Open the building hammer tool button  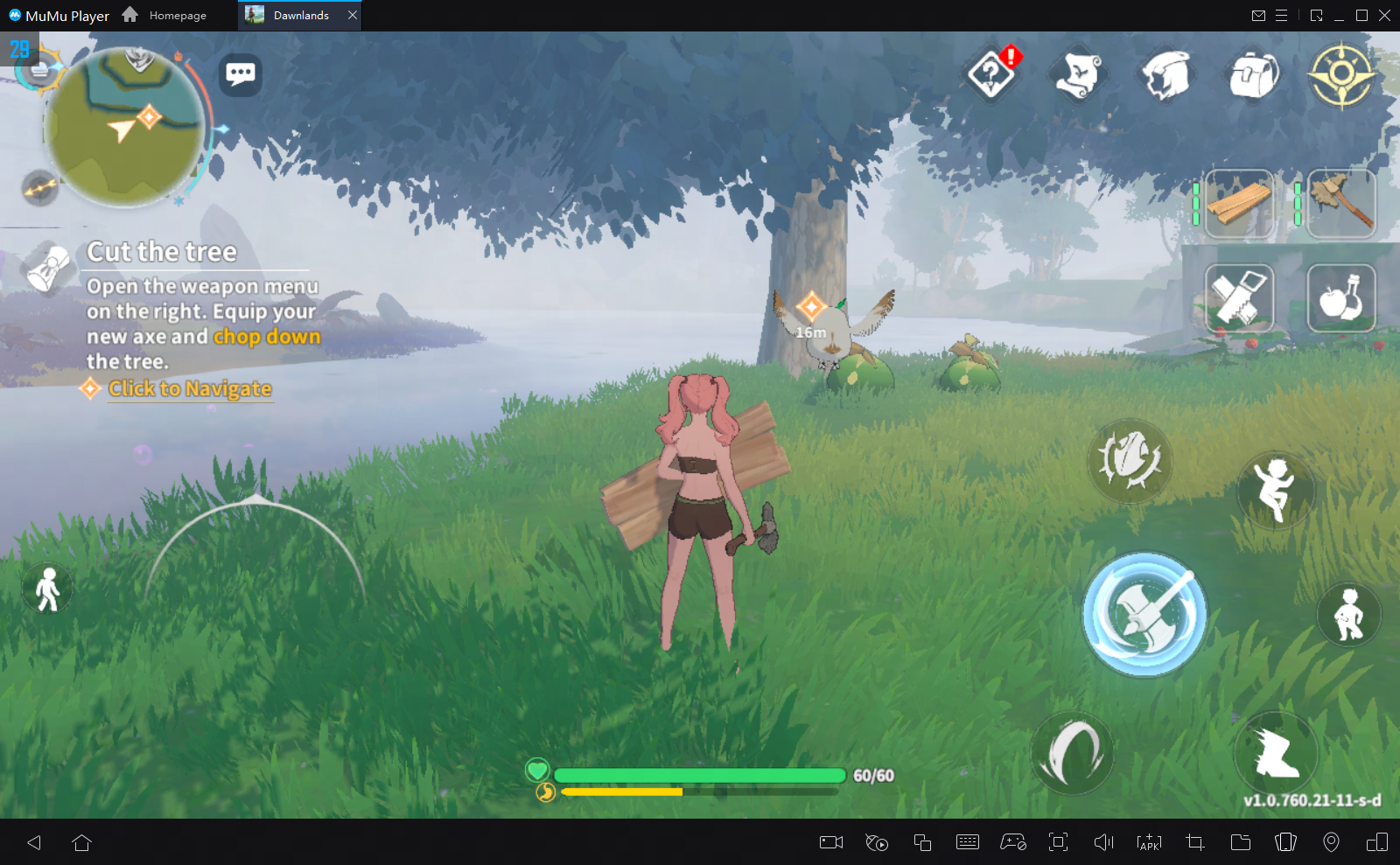tap(1239, 298)
